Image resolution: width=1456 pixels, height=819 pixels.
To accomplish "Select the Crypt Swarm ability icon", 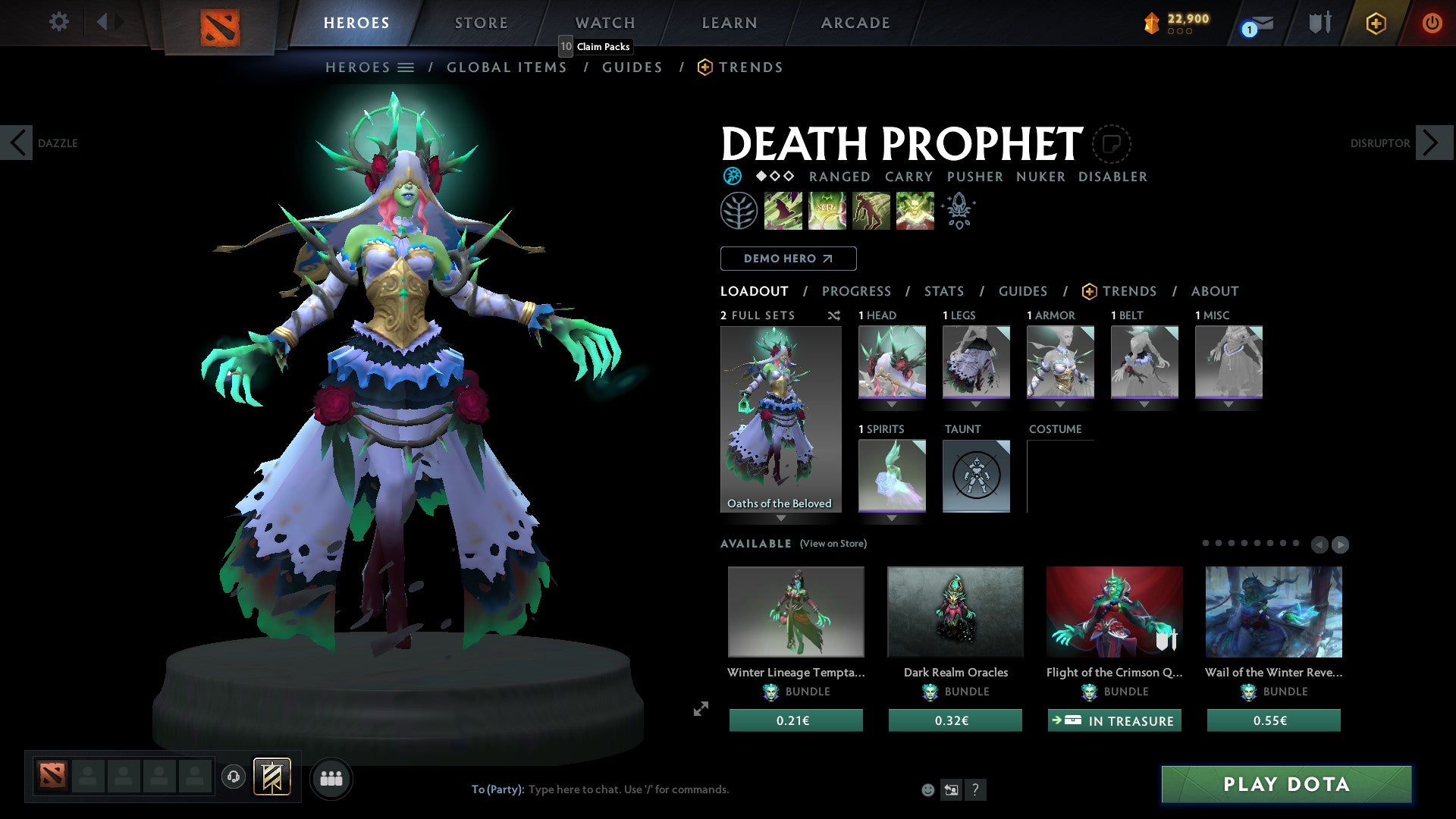I will [x=783, y=211].
